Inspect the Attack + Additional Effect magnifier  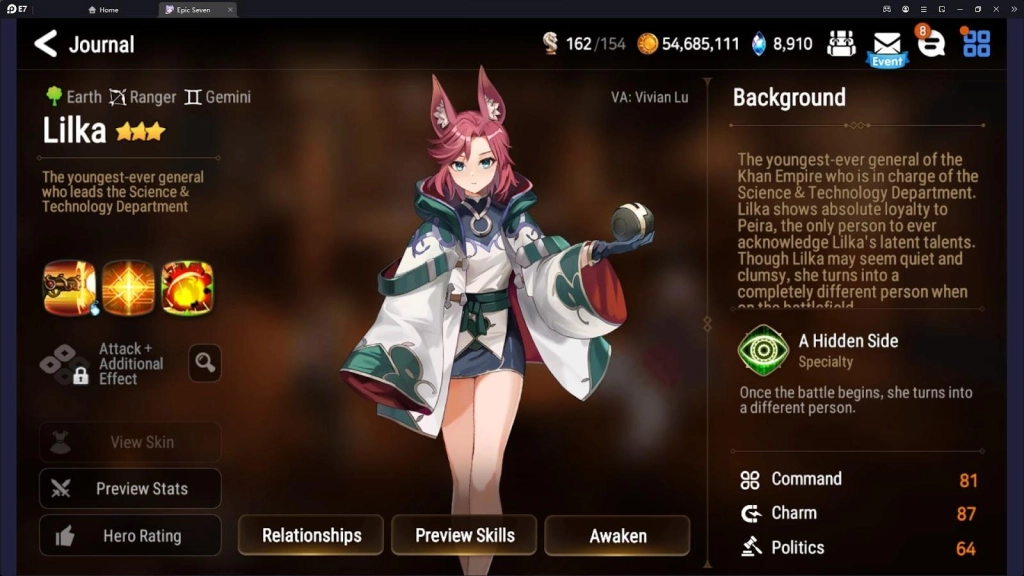205,363
